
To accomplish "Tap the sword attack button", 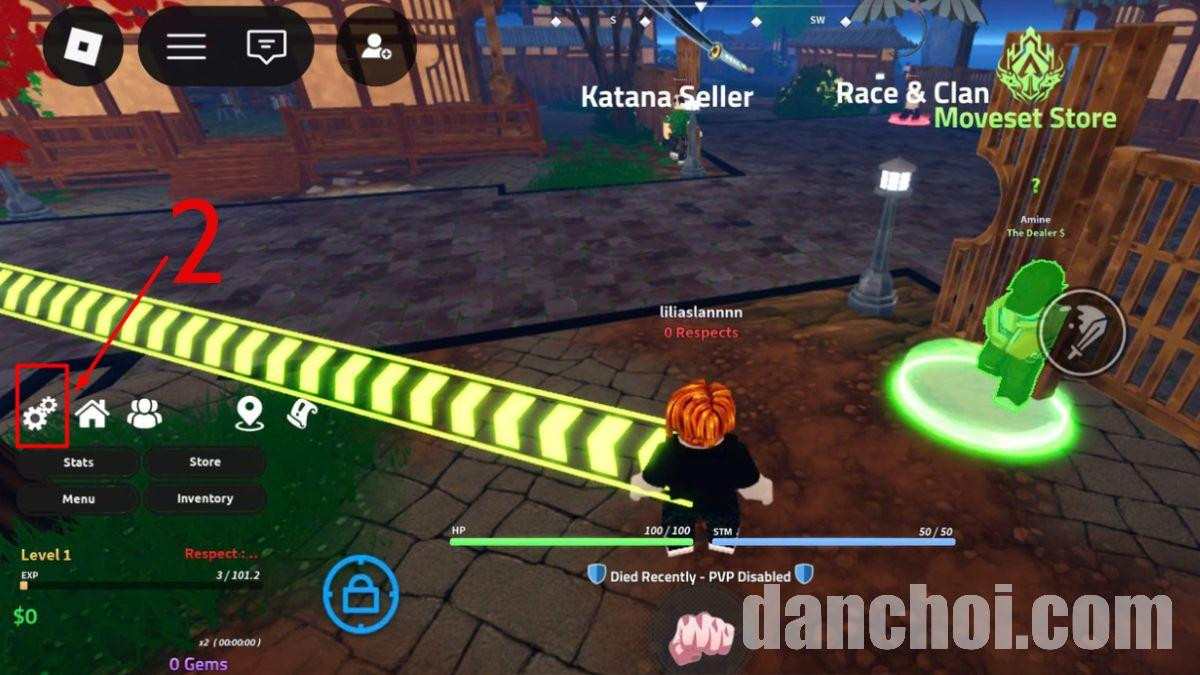I will tap(1082, 332).
